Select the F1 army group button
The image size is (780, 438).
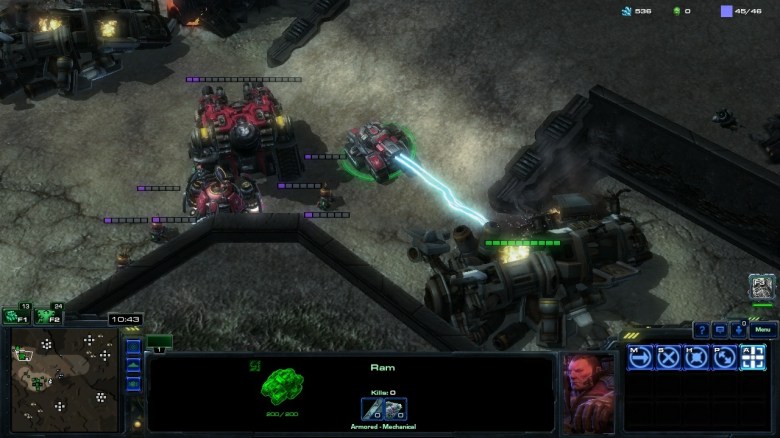pos(14,316)
